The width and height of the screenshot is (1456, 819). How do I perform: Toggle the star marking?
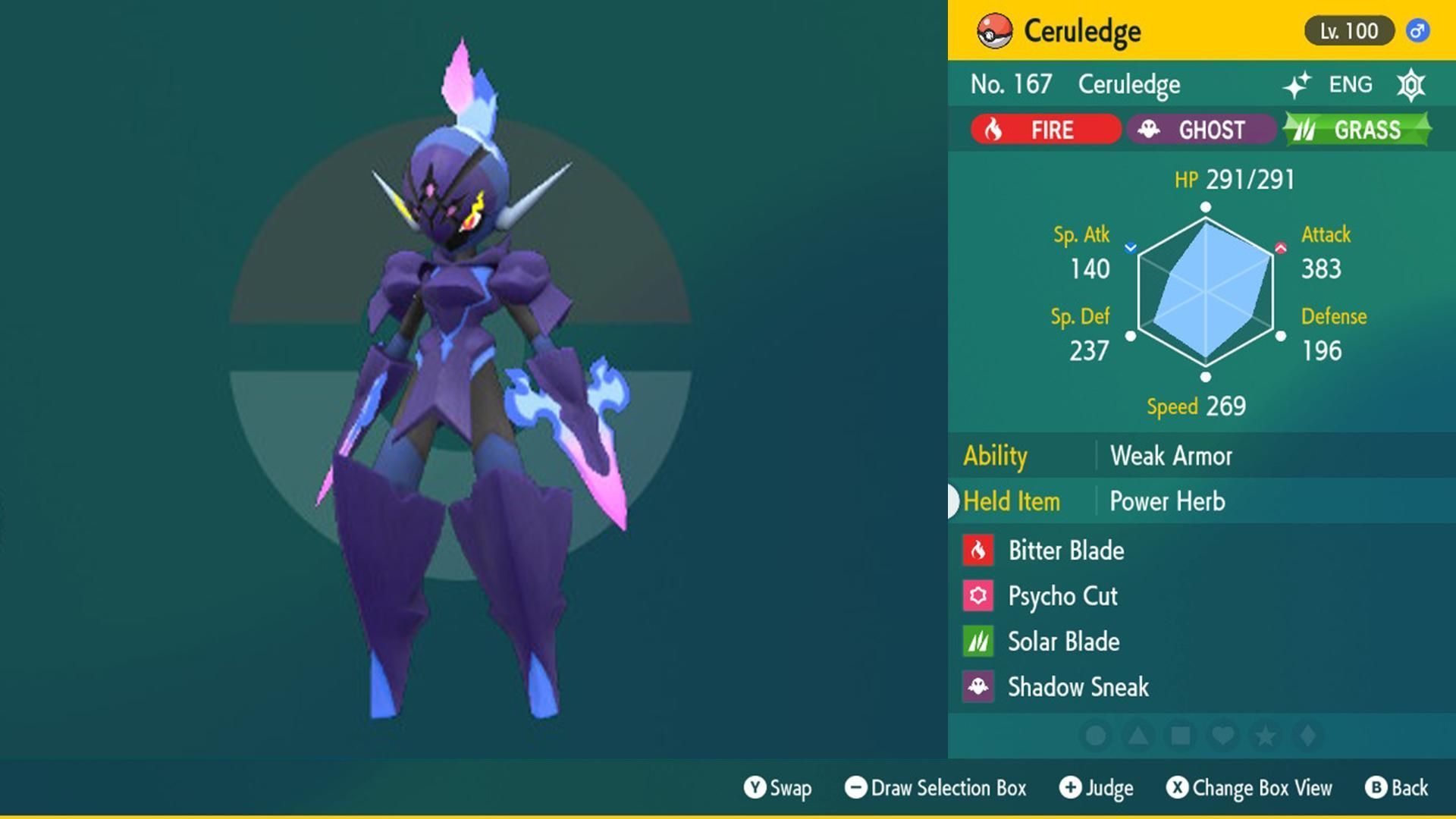click(1265, 736)
